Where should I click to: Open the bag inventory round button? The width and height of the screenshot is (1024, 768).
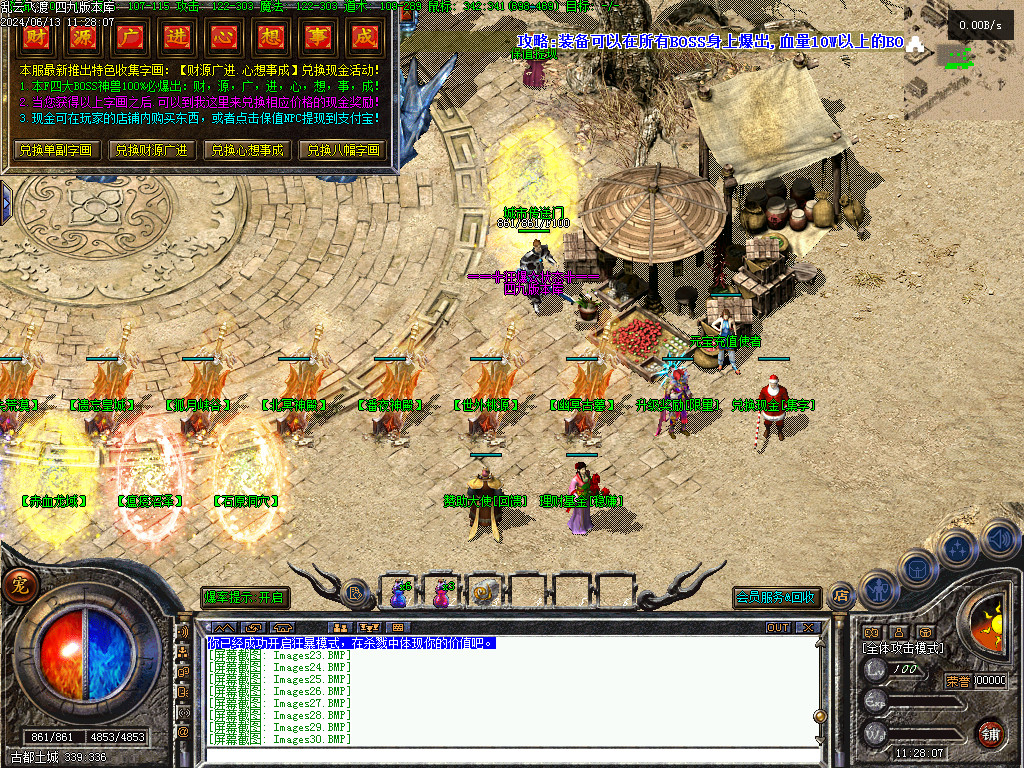(918, 569)
